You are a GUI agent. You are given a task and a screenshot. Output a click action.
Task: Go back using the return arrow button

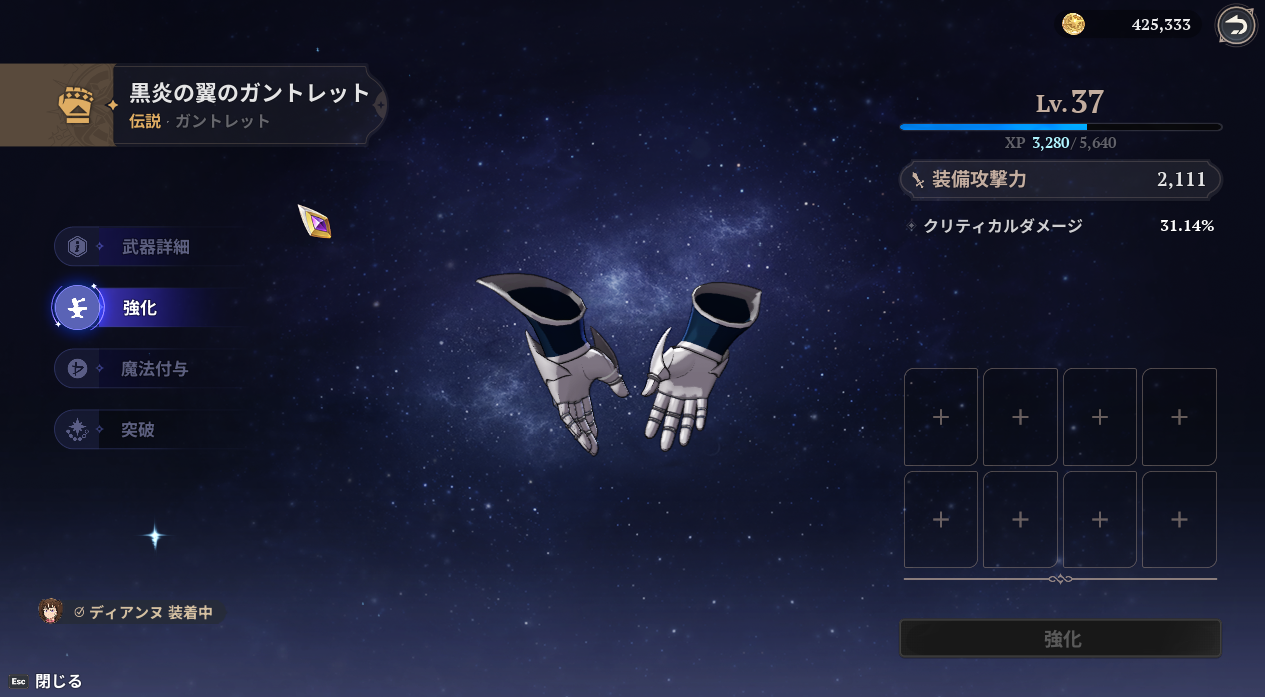click(1237, 26)
